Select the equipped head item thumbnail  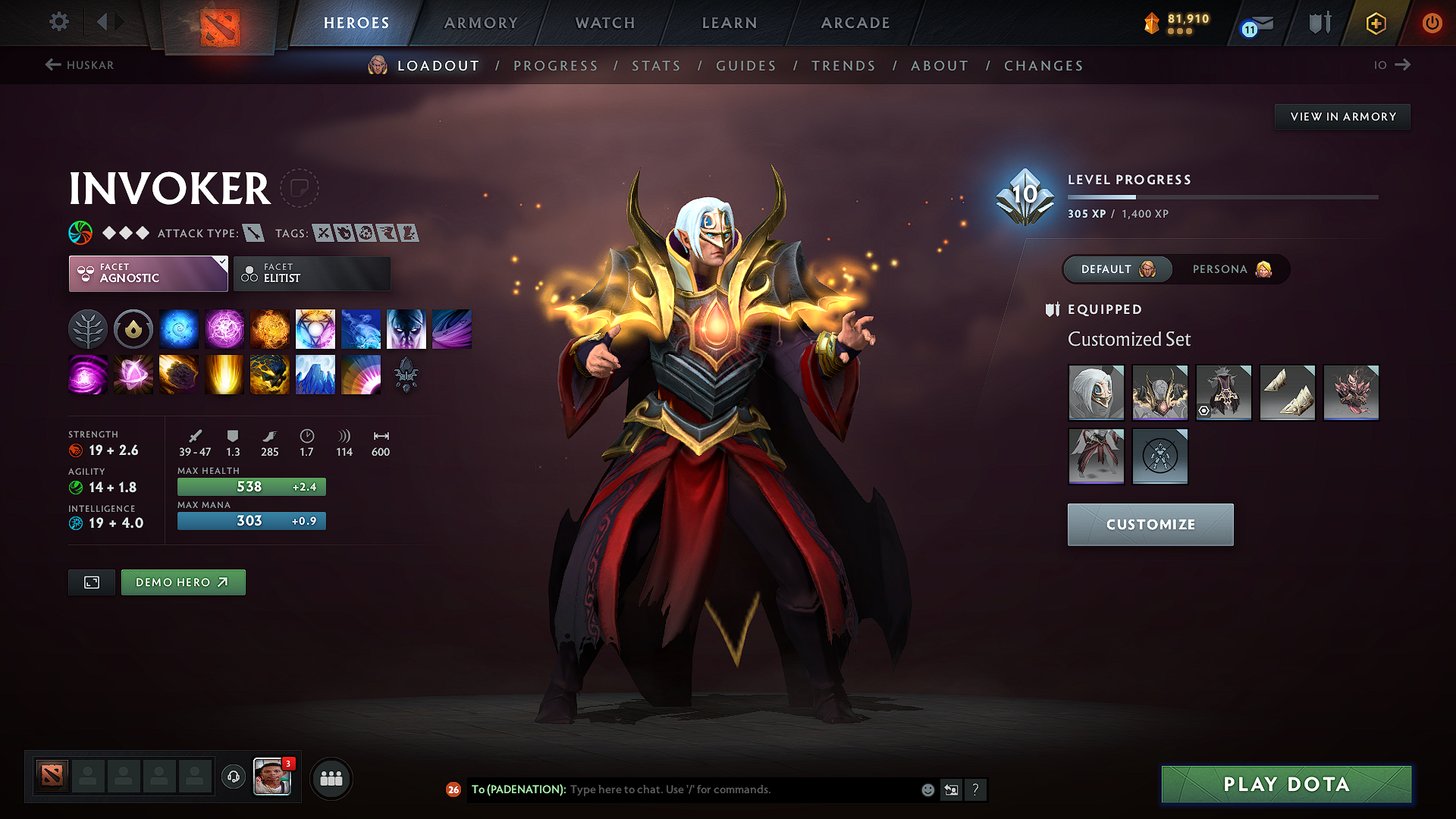[x=1096, y=392]
